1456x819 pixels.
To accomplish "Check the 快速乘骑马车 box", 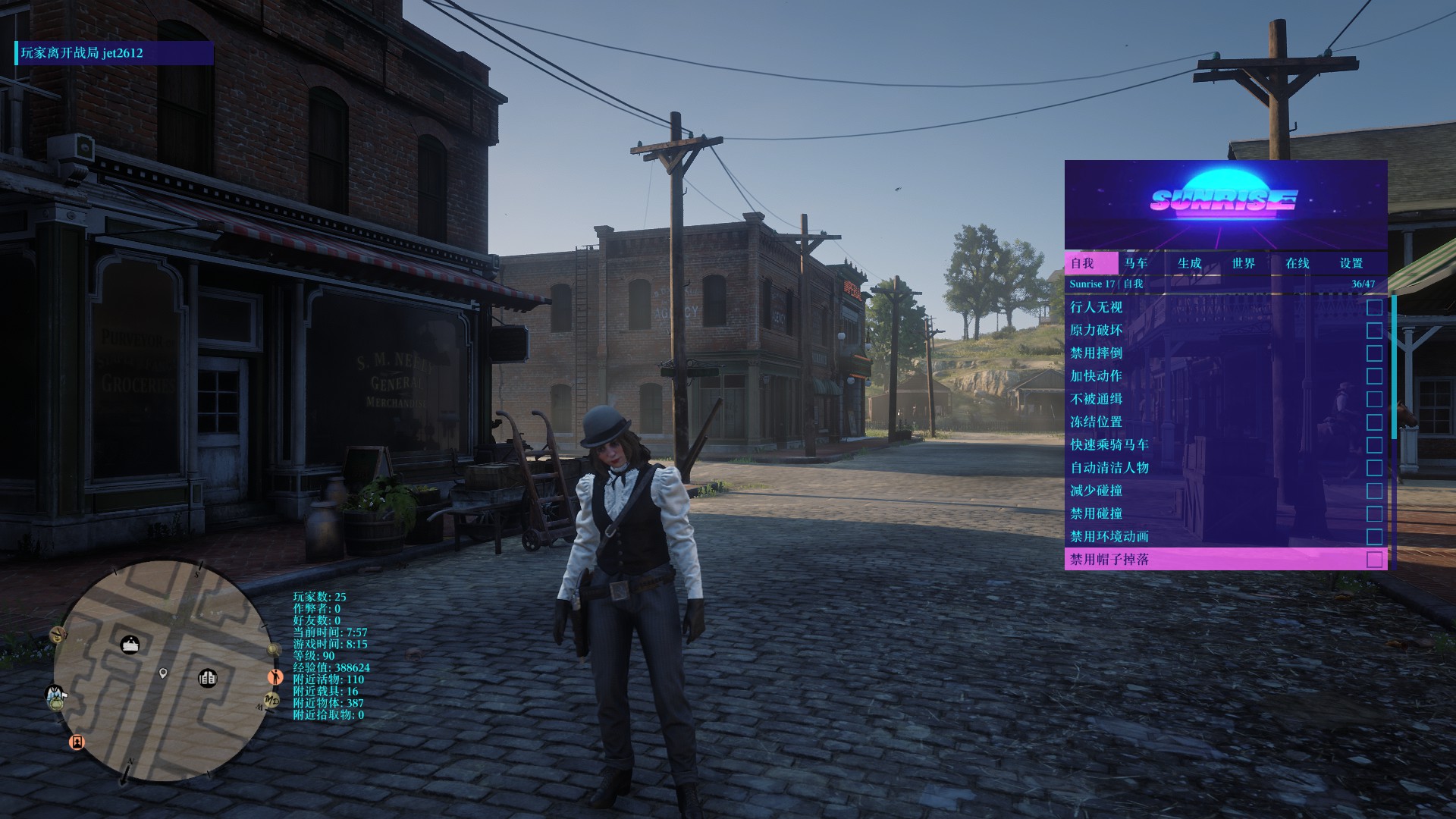I will [x=1374, y=445].
